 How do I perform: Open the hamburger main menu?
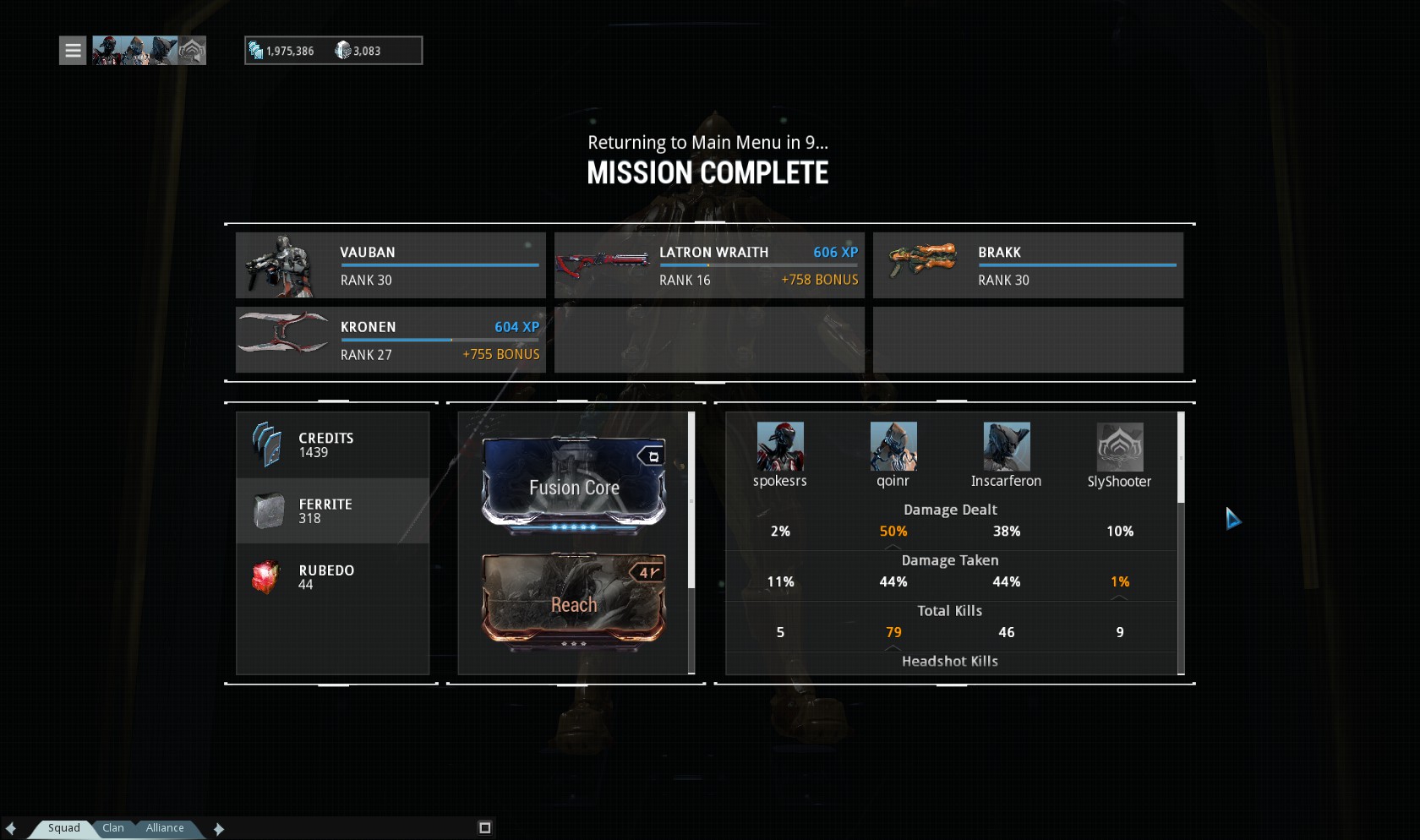pyautogui.click(x=73, y=51)
